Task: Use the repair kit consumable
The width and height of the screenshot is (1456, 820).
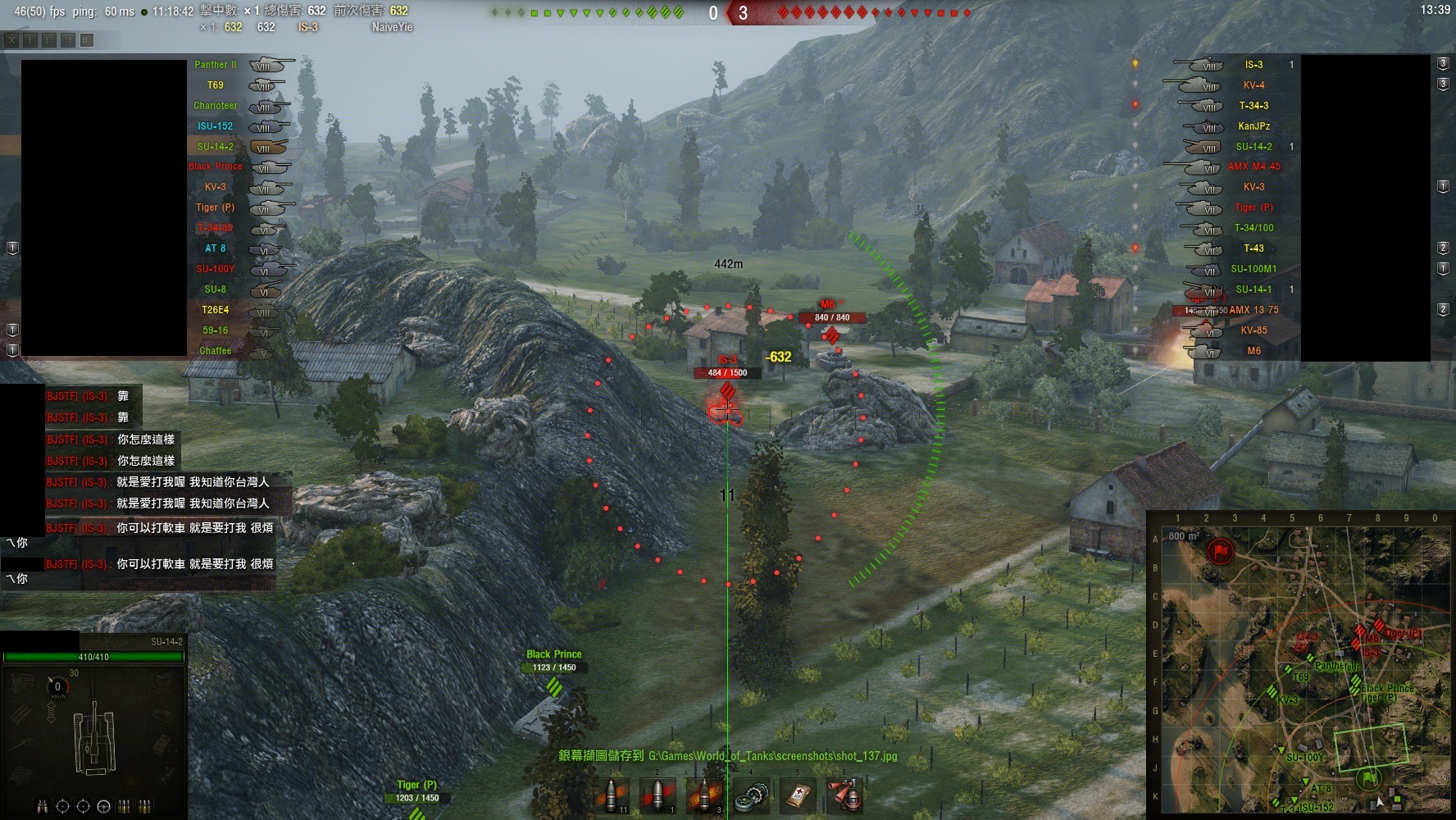Action: pos(751,795)
